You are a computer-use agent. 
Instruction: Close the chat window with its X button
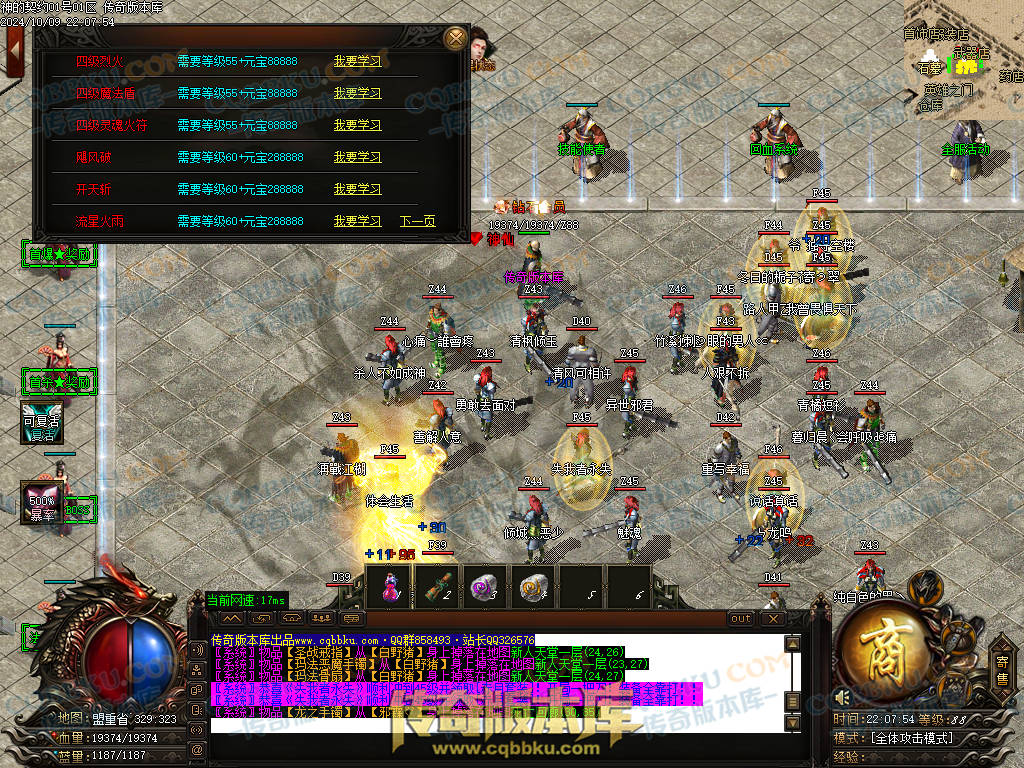point(772,619)
